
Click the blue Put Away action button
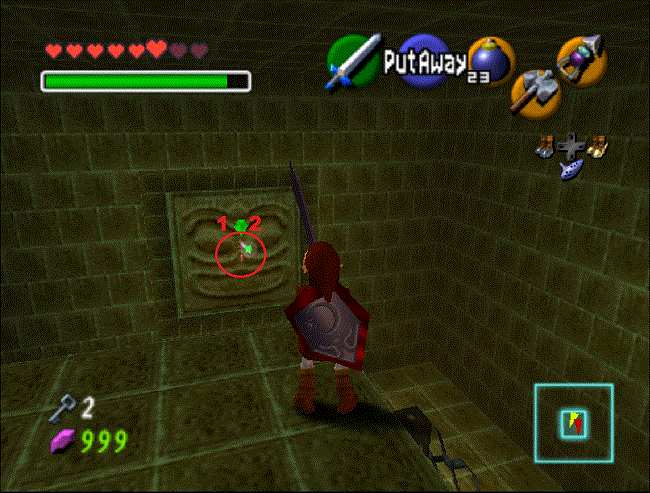click(x=424, y=63)
